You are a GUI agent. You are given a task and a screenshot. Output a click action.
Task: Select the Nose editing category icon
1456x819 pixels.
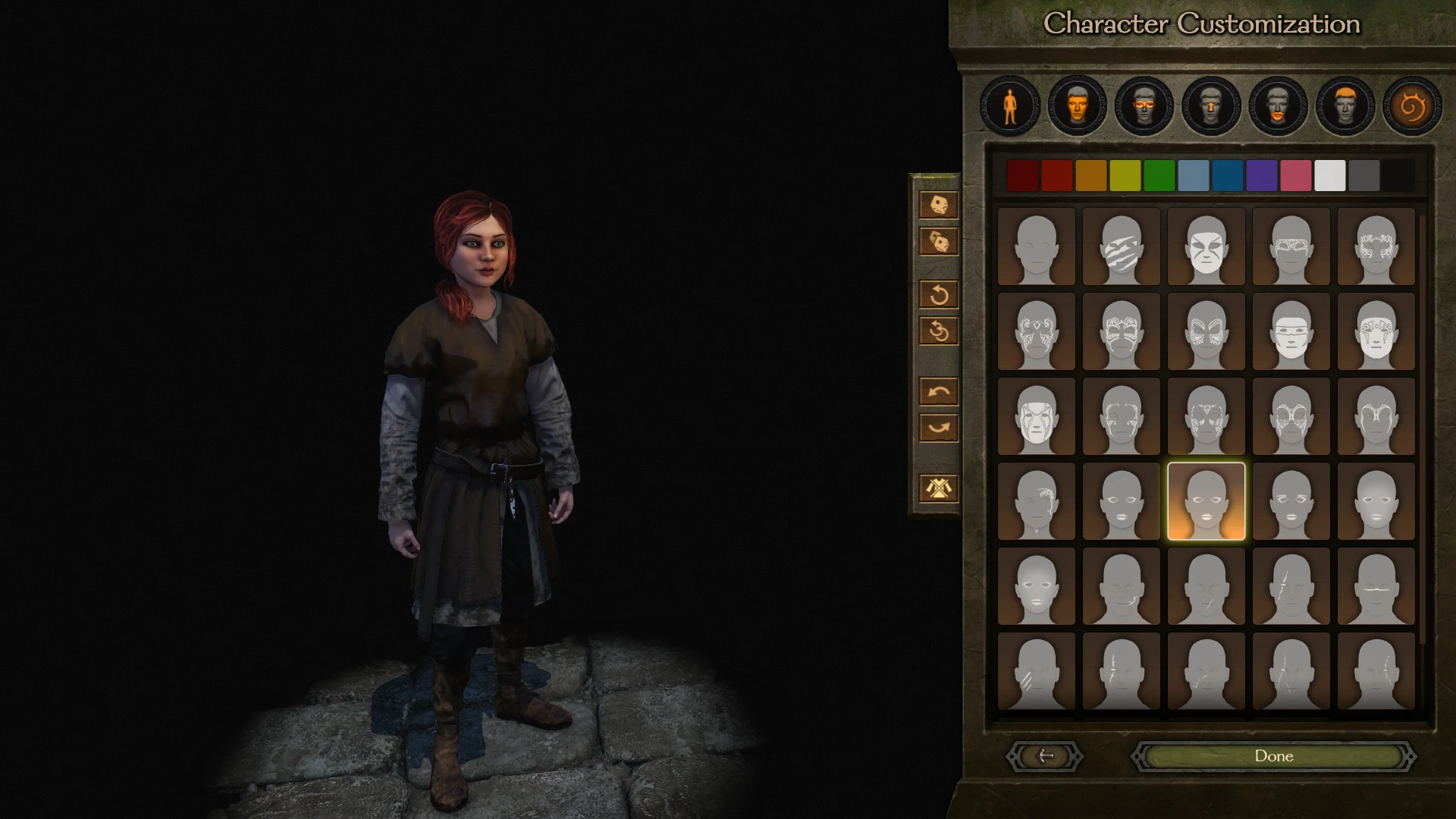pyautogui.click(x=1210, y=106)
